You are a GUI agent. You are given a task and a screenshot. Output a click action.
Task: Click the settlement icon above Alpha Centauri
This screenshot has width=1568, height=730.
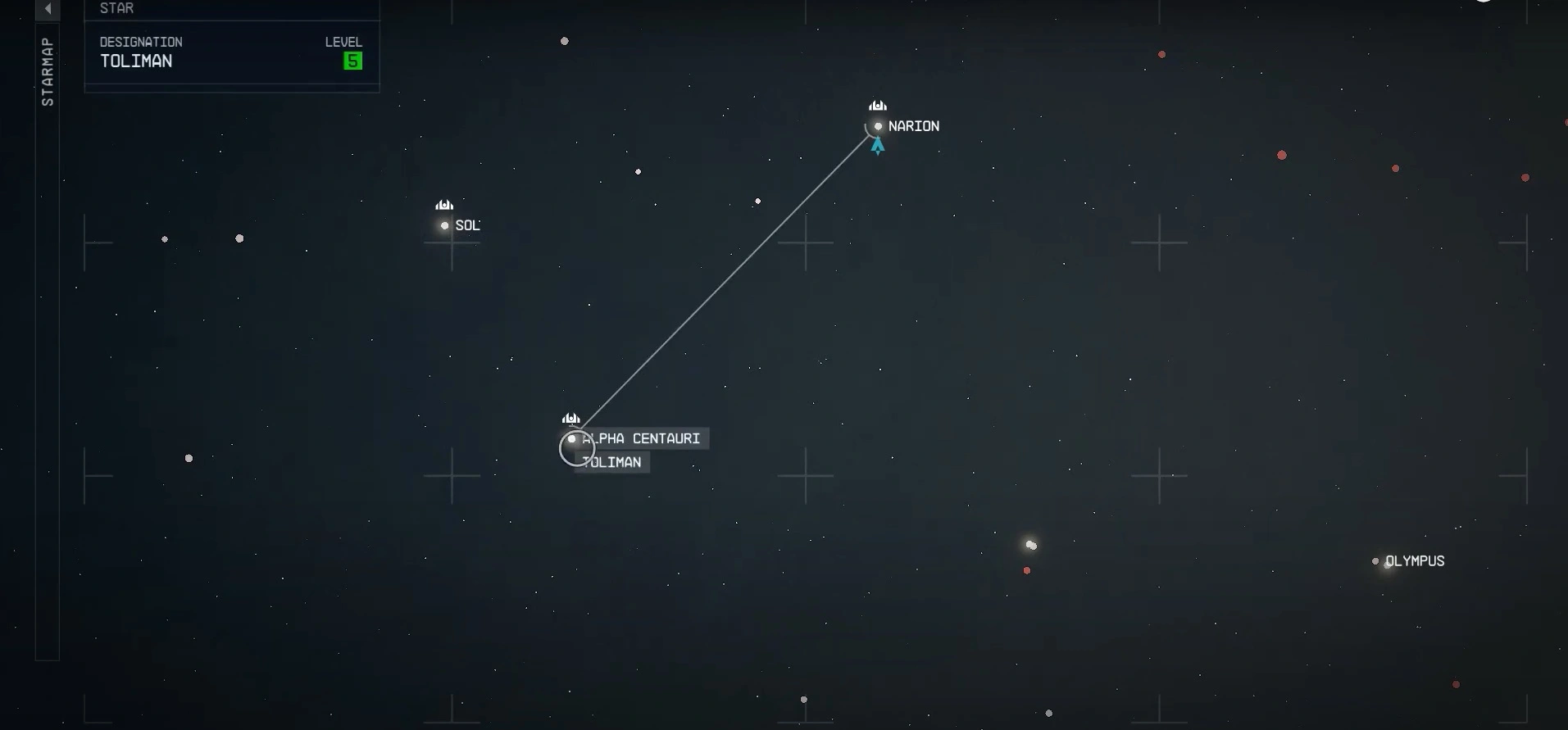(571, 418)
